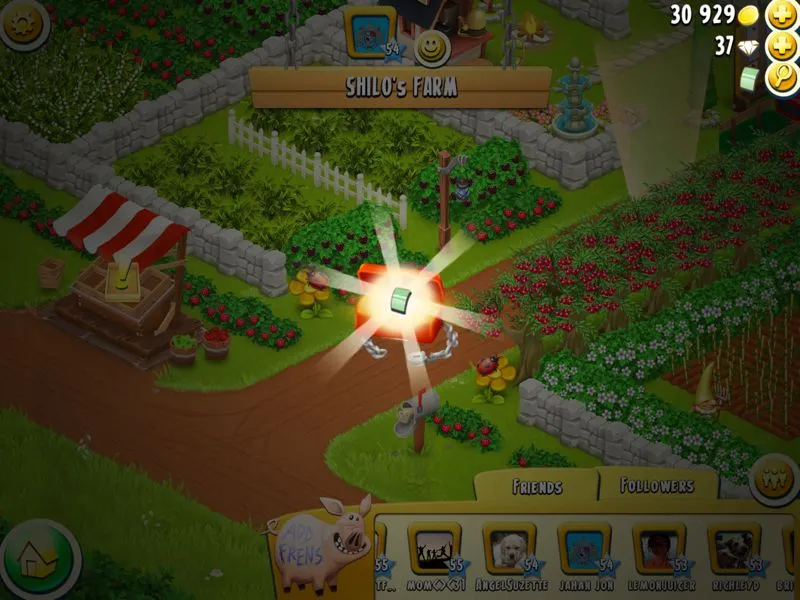Toggle the friends panel with the people button

tap(773, 474)
